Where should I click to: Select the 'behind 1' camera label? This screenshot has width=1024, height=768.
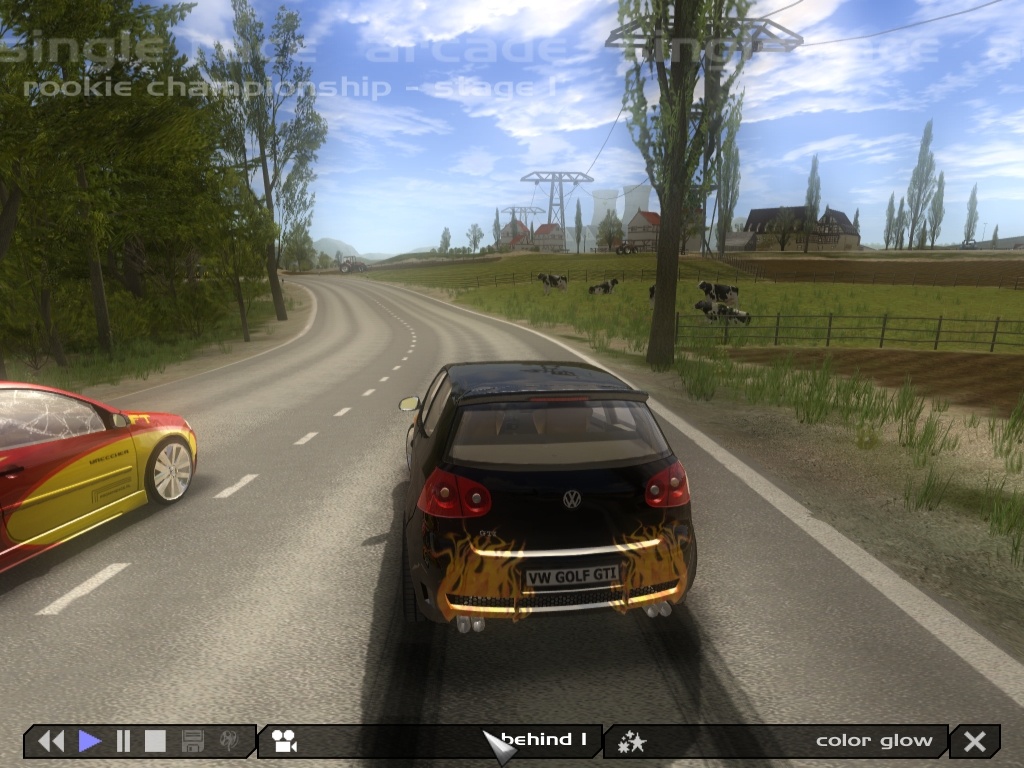tap(544, 740)
